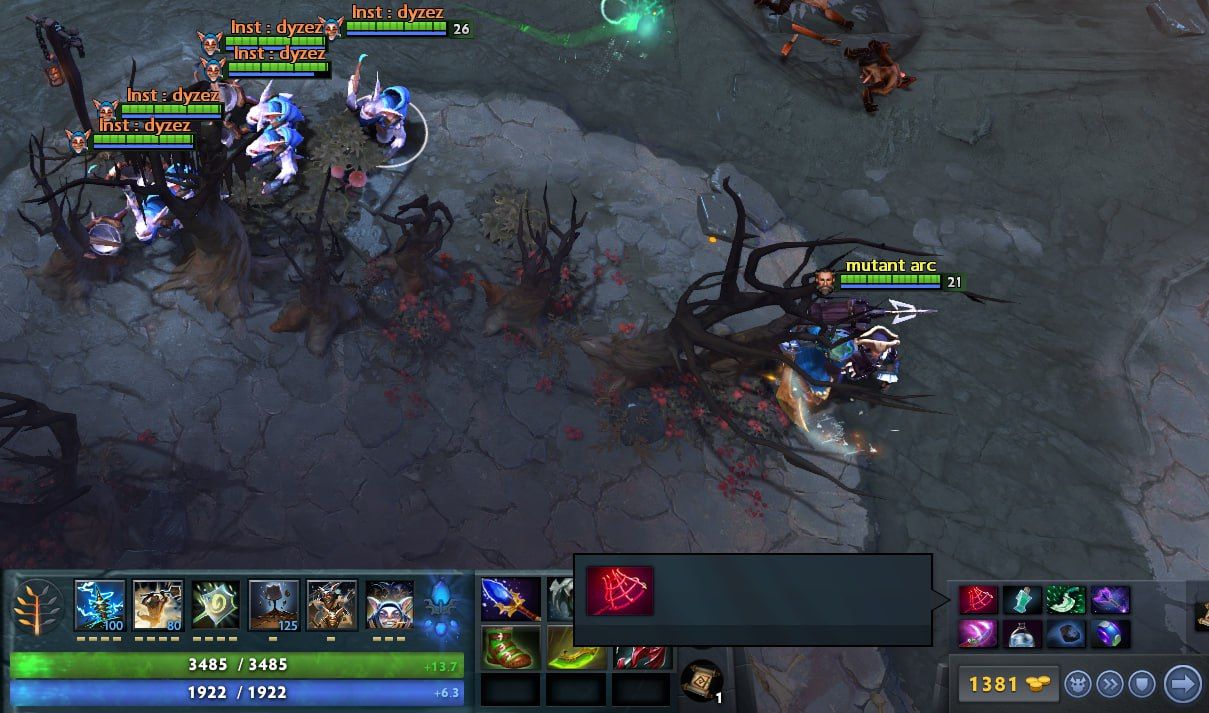Click the Meepo face ability icon

[389, 605]
